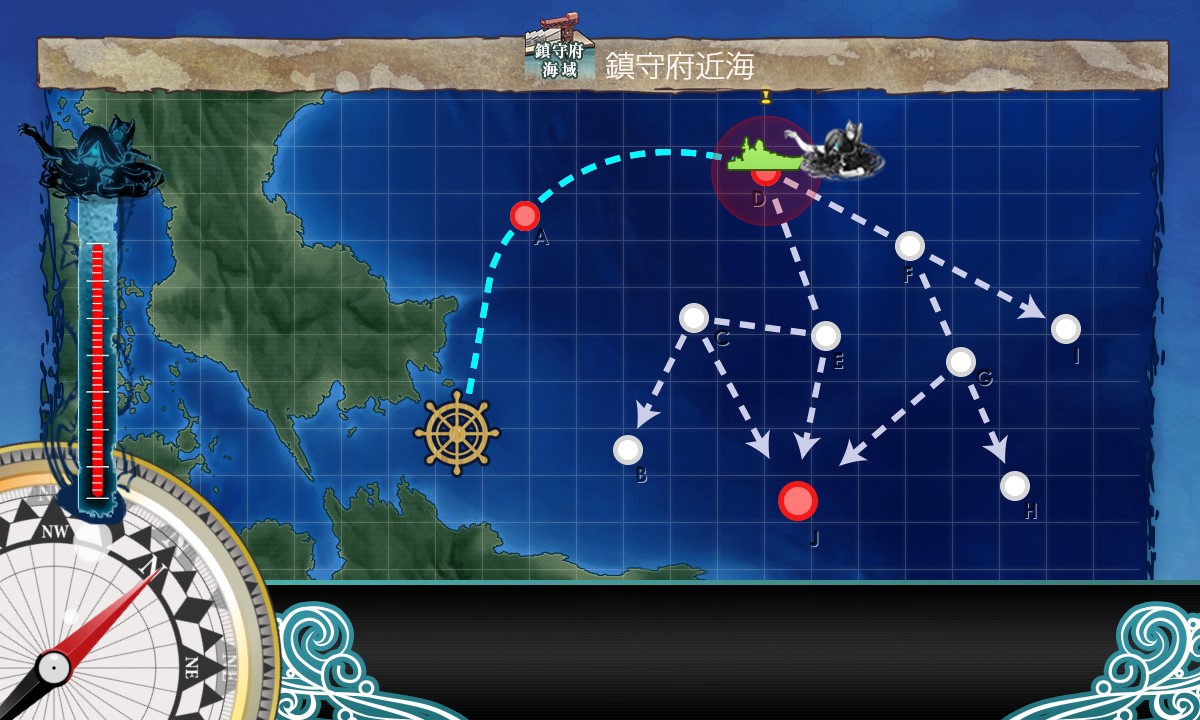Select map node E

point(826,336)
